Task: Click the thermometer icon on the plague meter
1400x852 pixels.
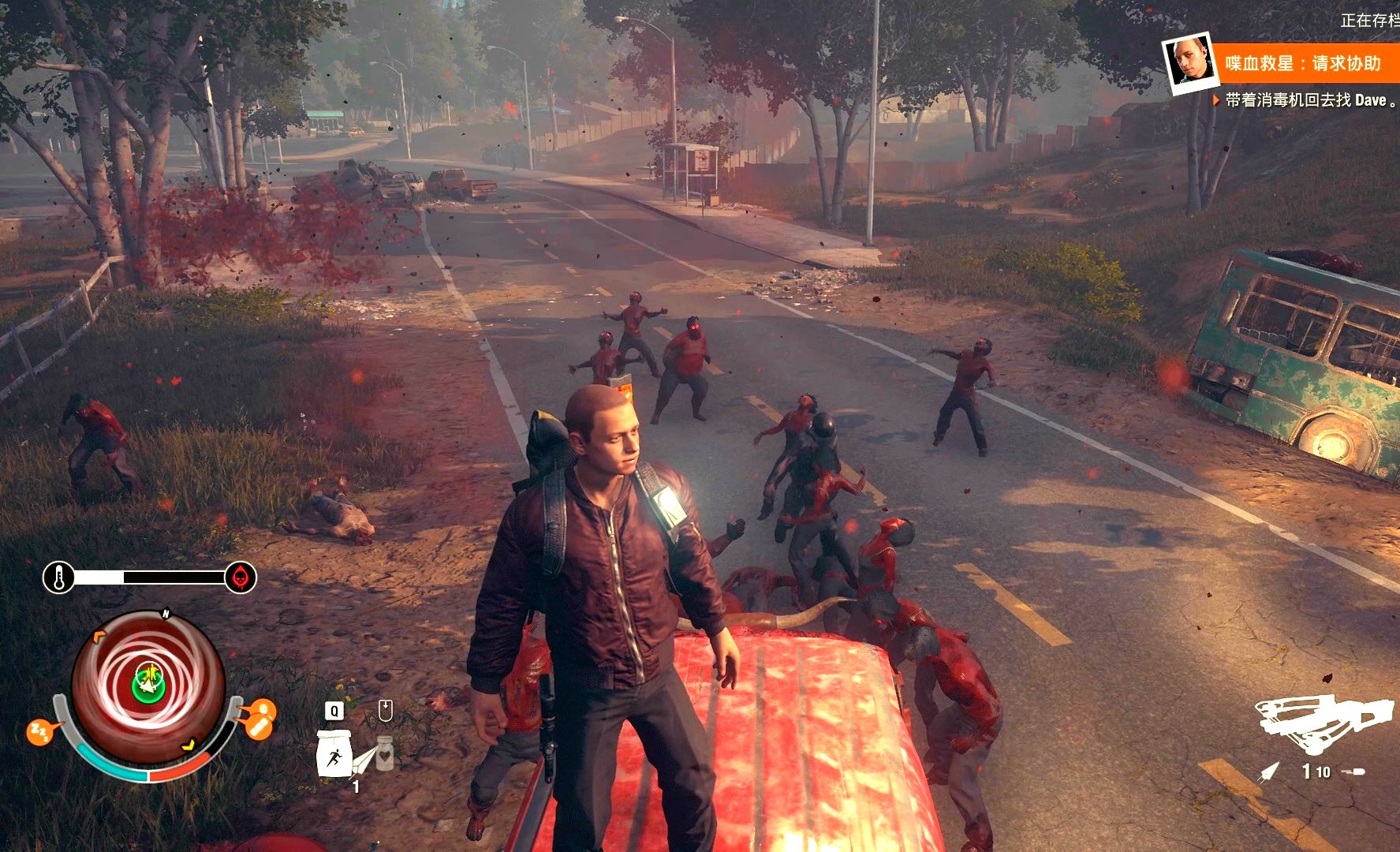Action: point(59,578)
